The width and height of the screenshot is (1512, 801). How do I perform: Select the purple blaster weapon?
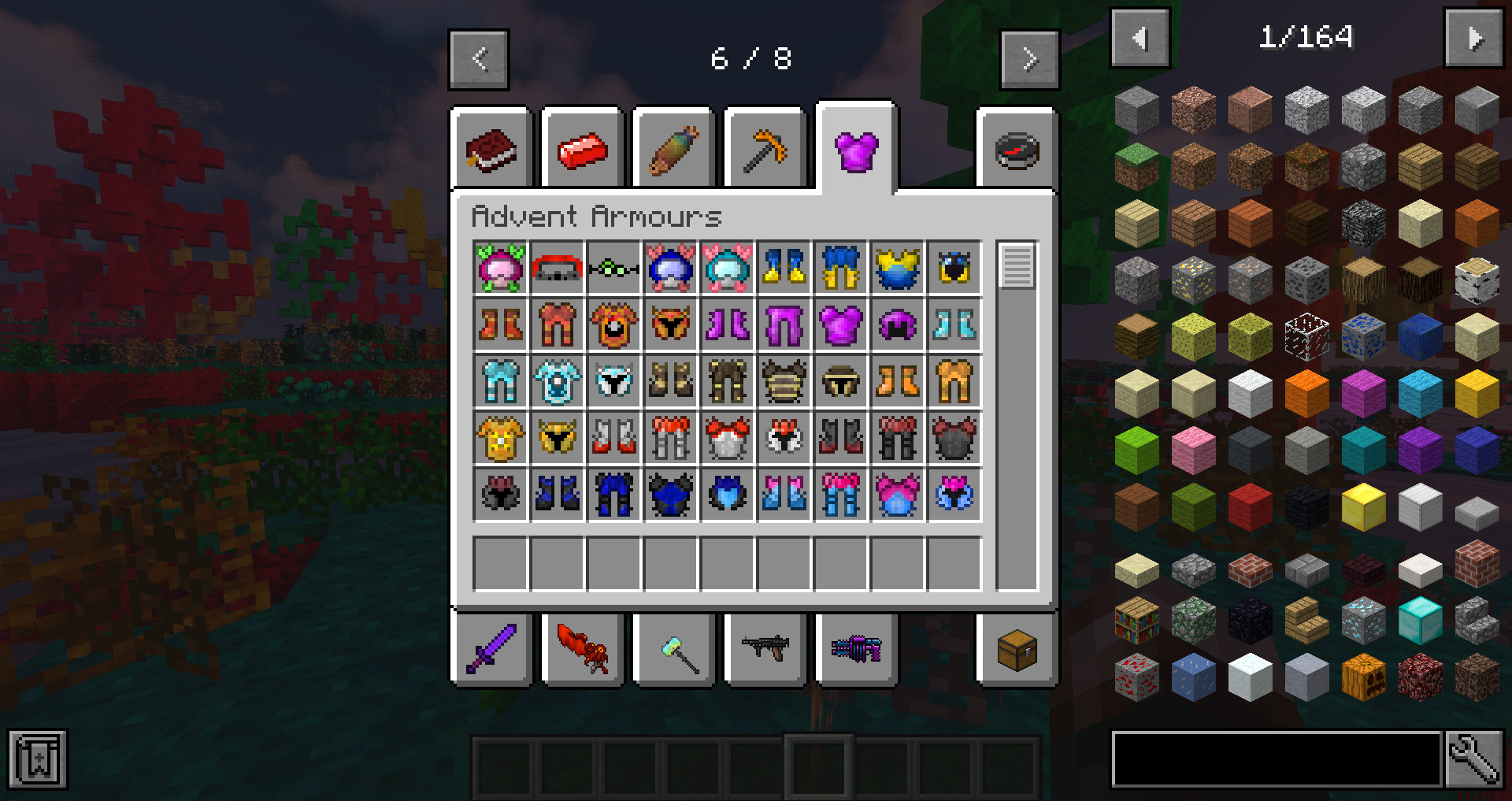(x=856, y=650)
